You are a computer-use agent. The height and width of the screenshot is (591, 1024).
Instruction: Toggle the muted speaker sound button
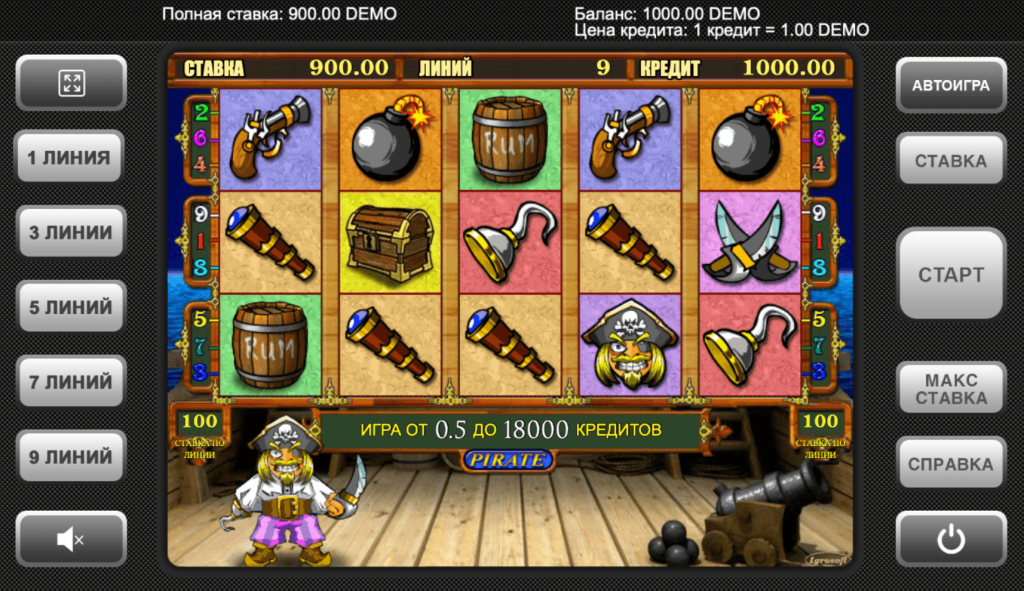pyautogui.click(x=71, y=540)
